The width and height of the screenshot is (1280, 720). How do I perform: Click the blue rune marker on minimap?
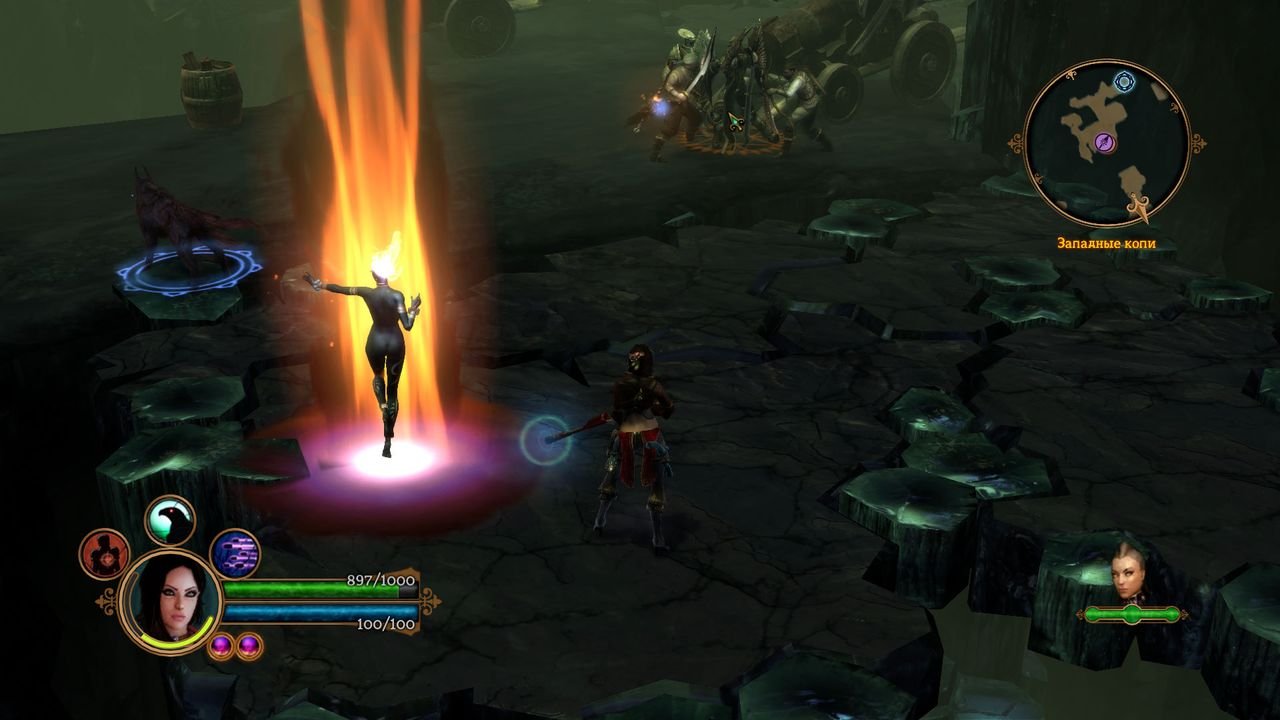point(1125,82)
